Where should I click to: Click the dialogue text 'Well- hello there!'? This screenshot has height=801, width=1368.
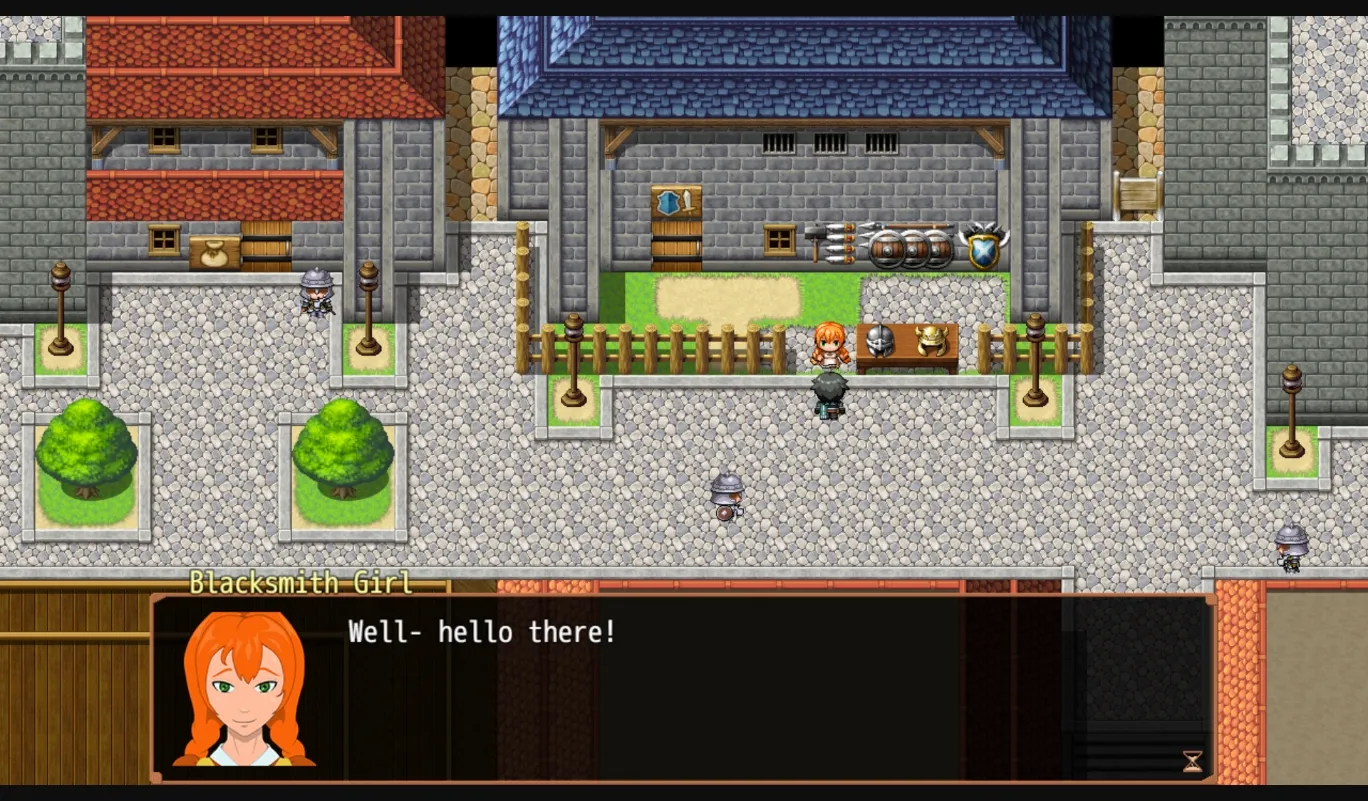click(x=481, y=631)
